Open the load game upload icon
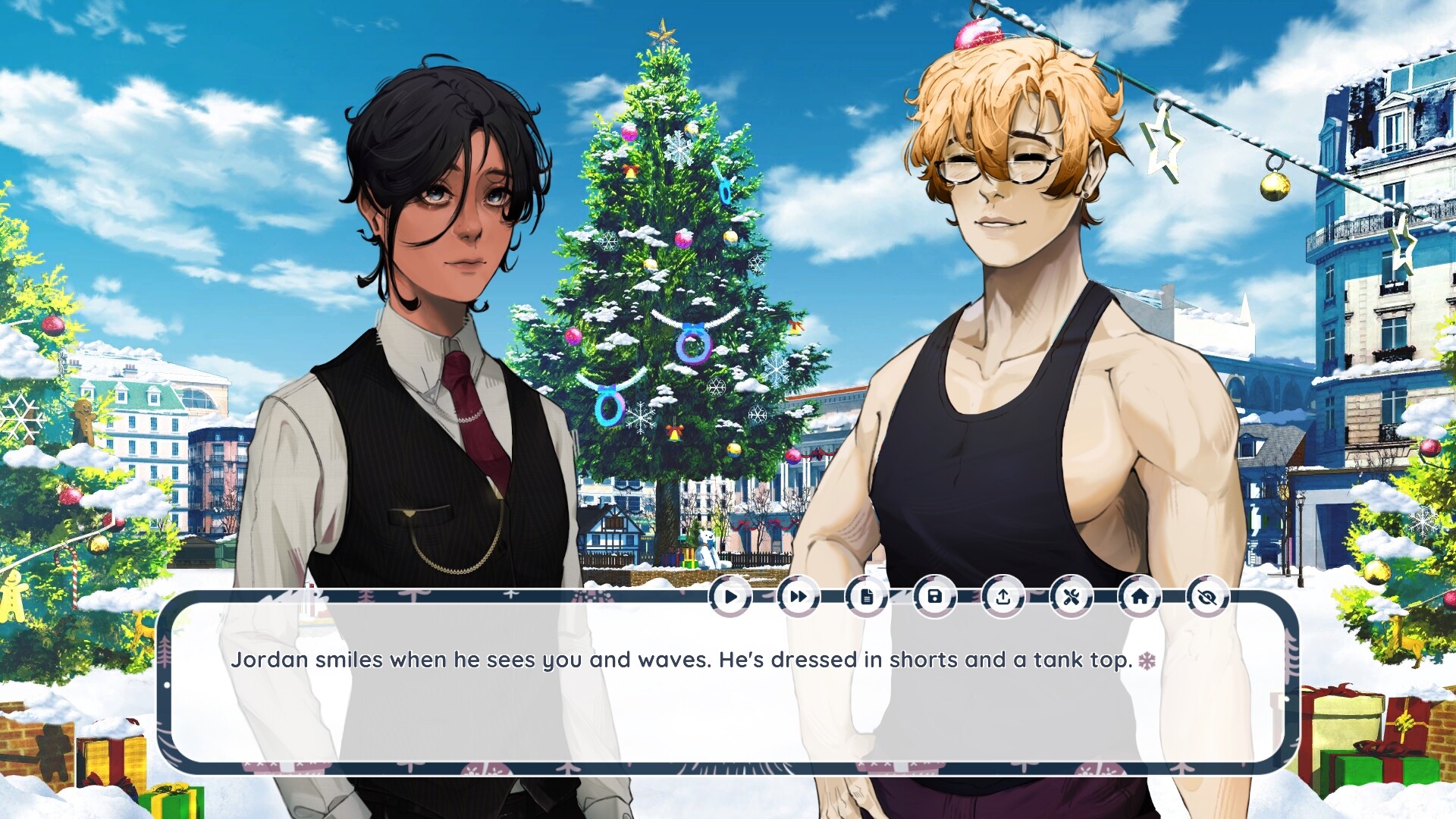Screen dimensions: 1456x819 1003,596
